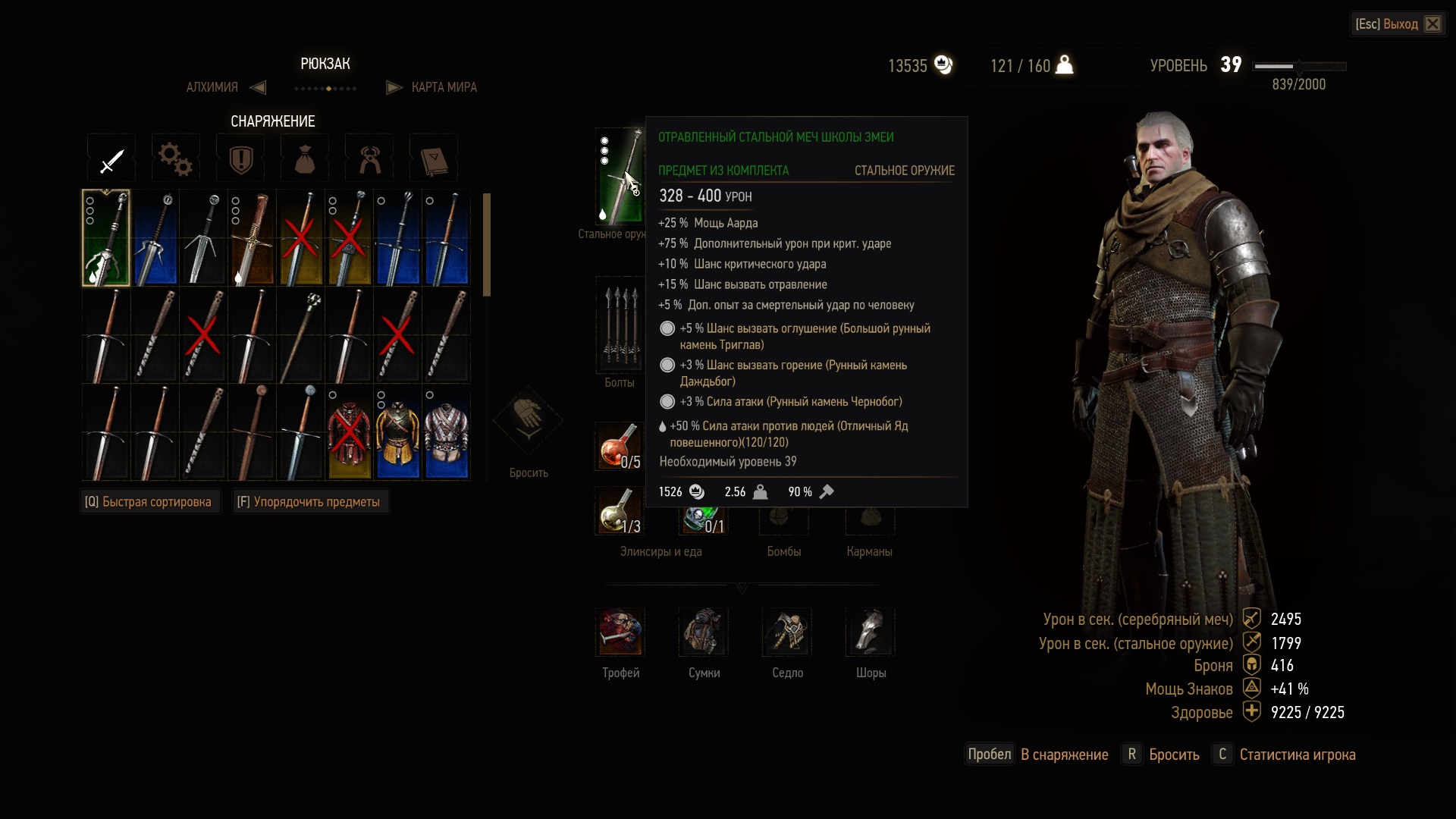Select the equipped crossbow bolts slot

[620, 325]
